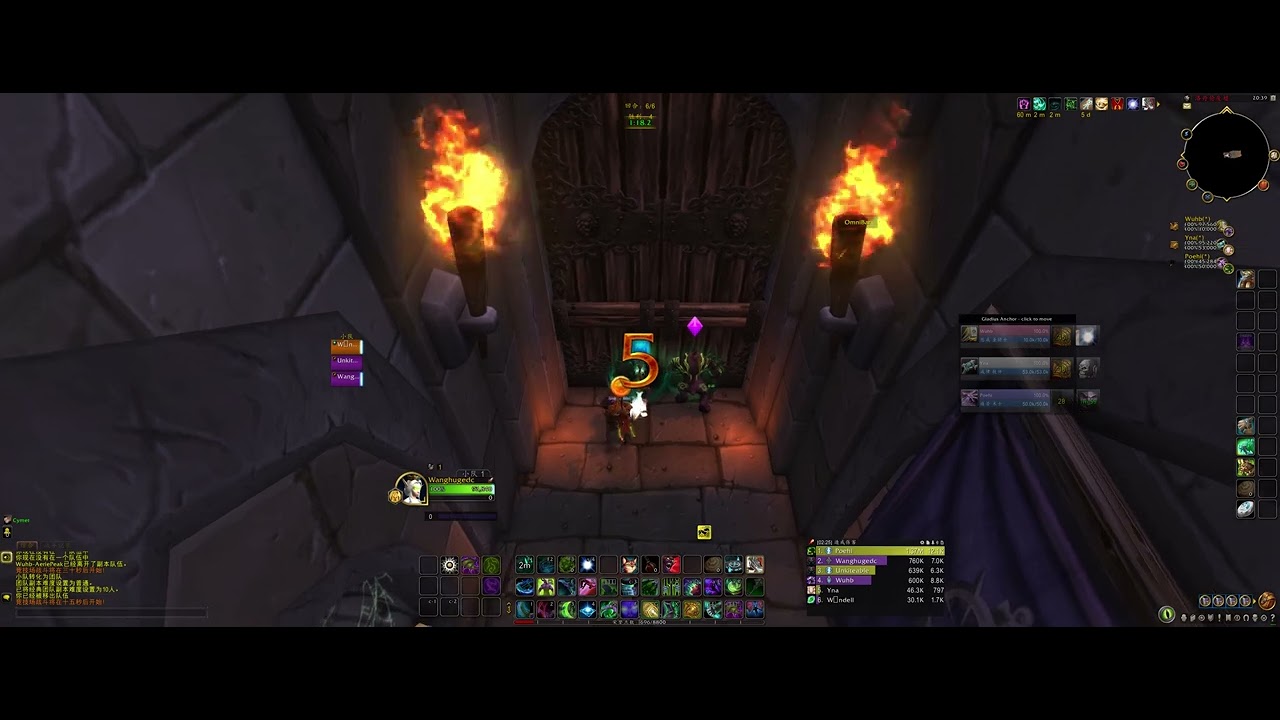Use the action slot showing 2m cooldown
Image resolution: width=1280 pixels, height=720 pixels.
point(524,565)
